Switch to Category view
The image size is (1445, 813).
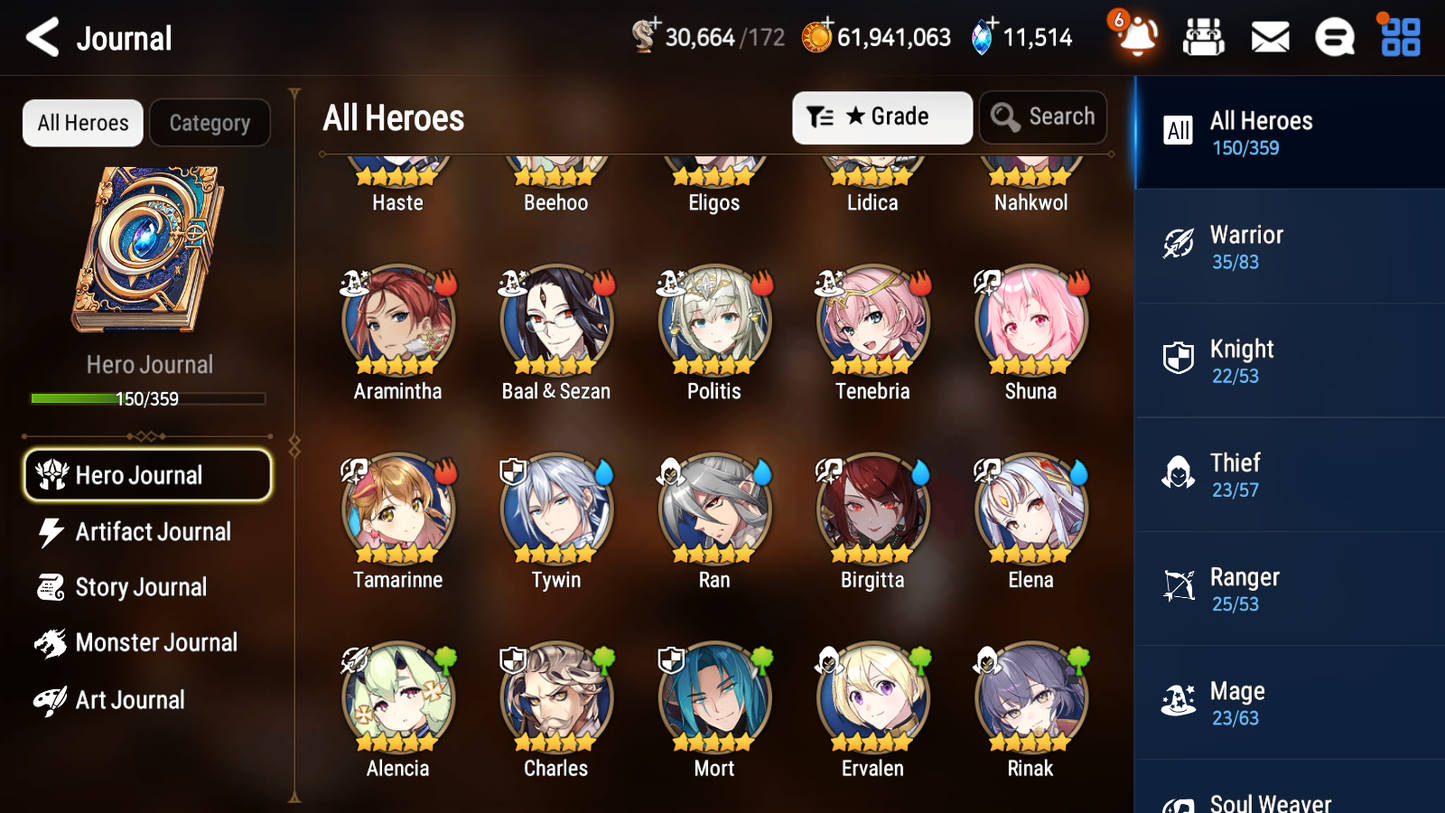[210, 123]
